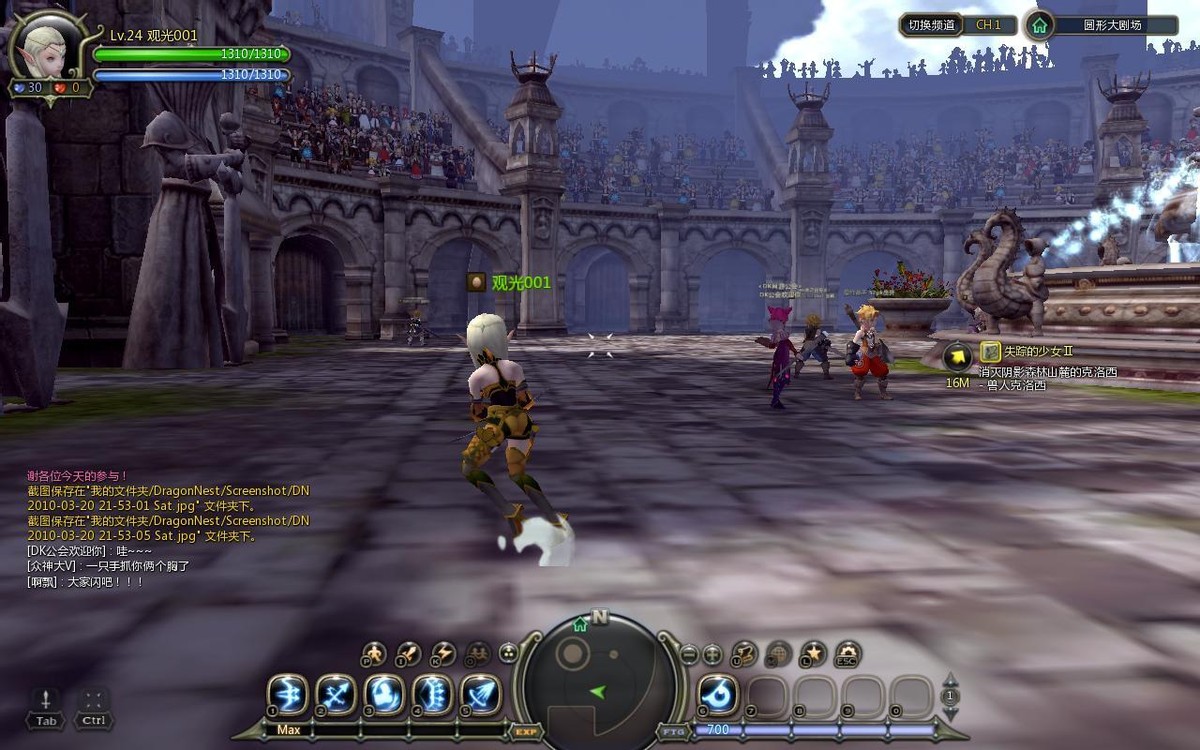Screen dimensions: 1200x750
Task: Open the inventory icon marked I
Action: pyautogui.click(x=407, y=654)
